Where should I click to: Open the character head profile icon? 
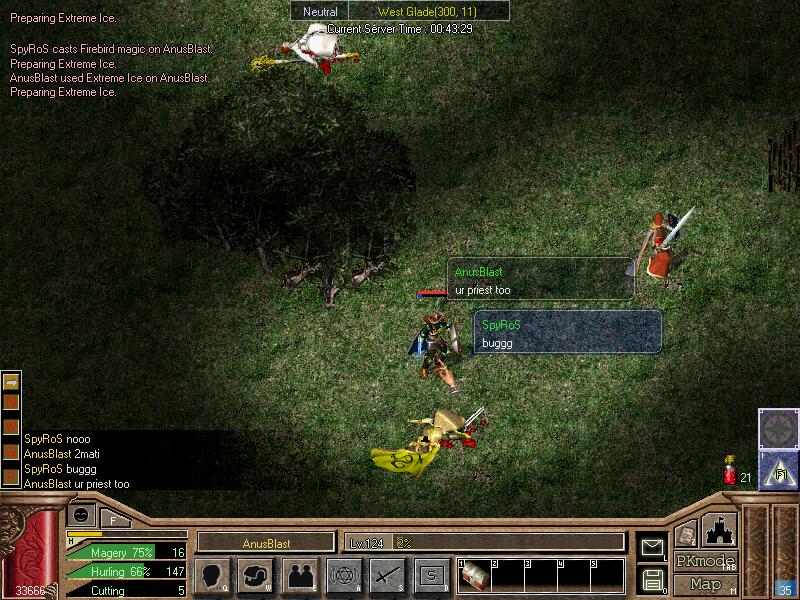click(x=211, y=576)
